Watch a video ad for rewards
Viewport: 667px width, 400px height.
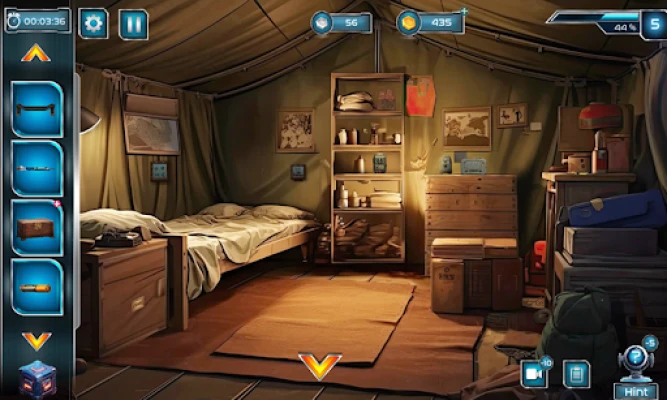(x=534, y=374)
